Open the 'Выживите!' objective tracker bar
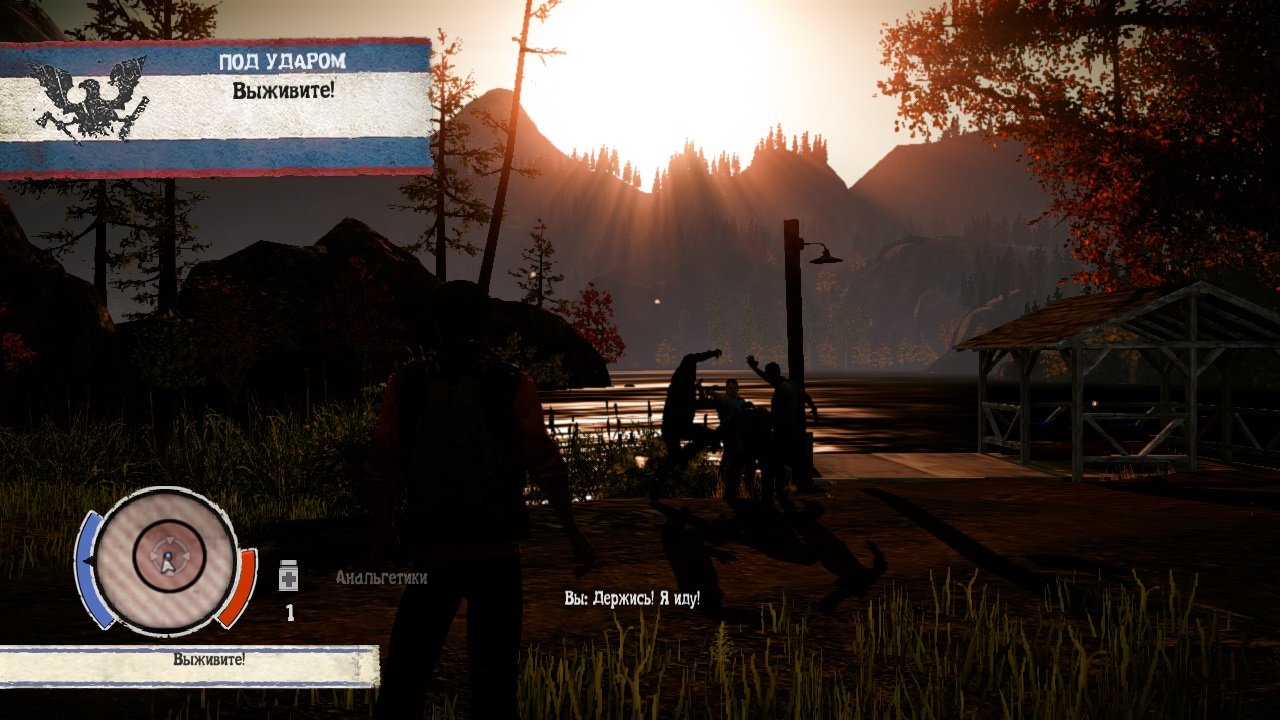1280x720 pixels. (x=189, y=662)
